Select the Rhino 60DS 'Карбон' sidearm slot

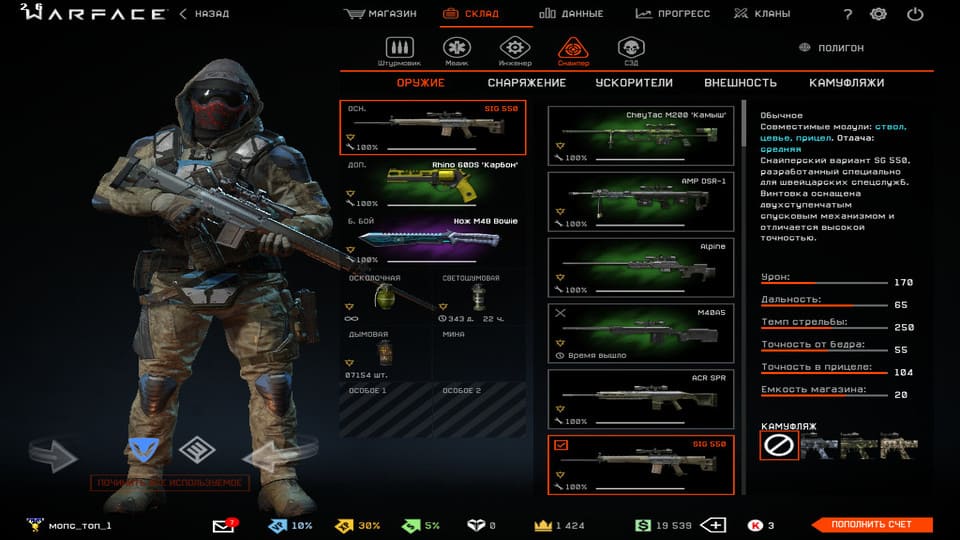pyautogui.click(x=433, y=184)
